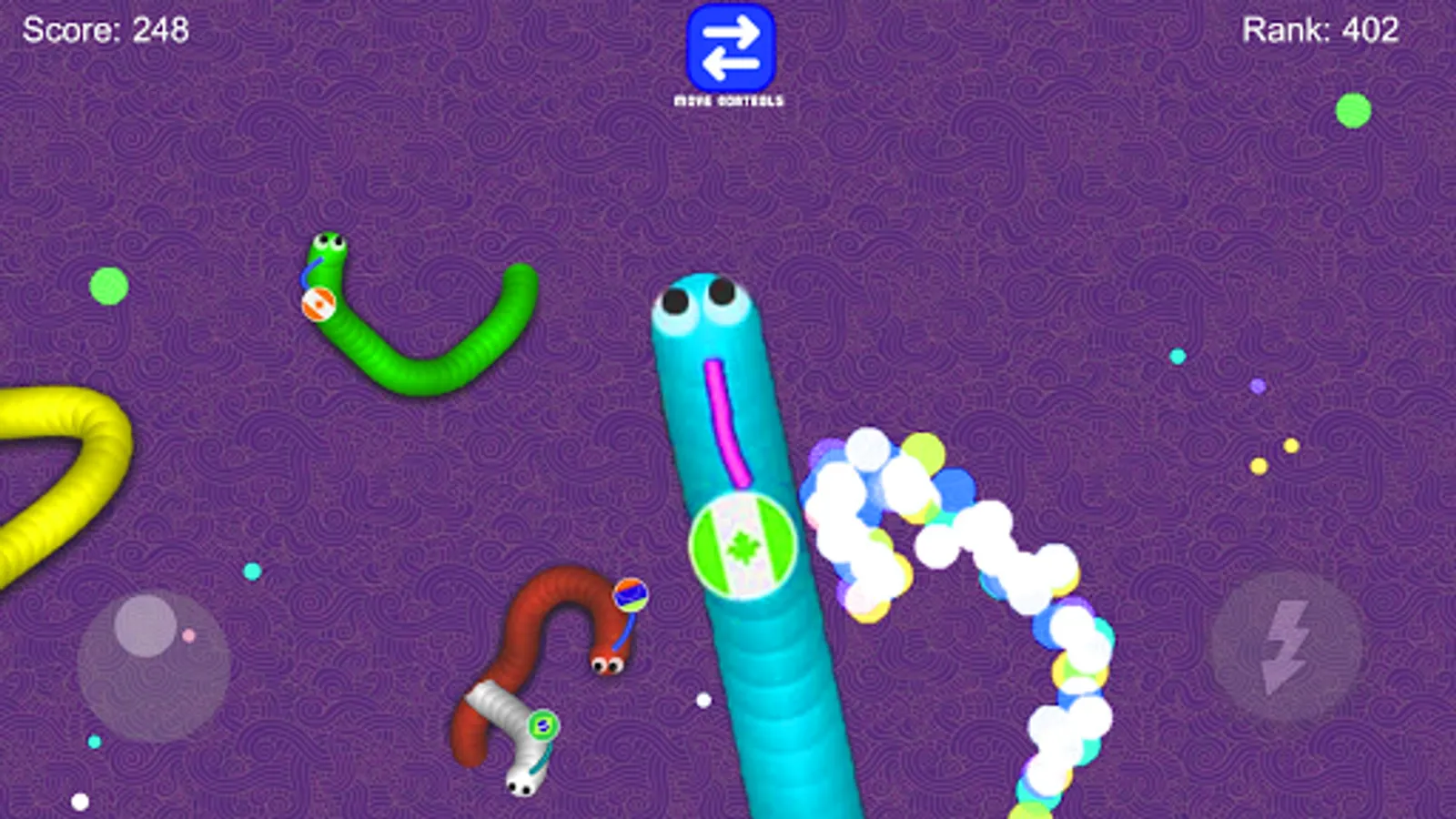Tap the green food pellet on the left
This screenshot has height=819, width=1456.
109,285
